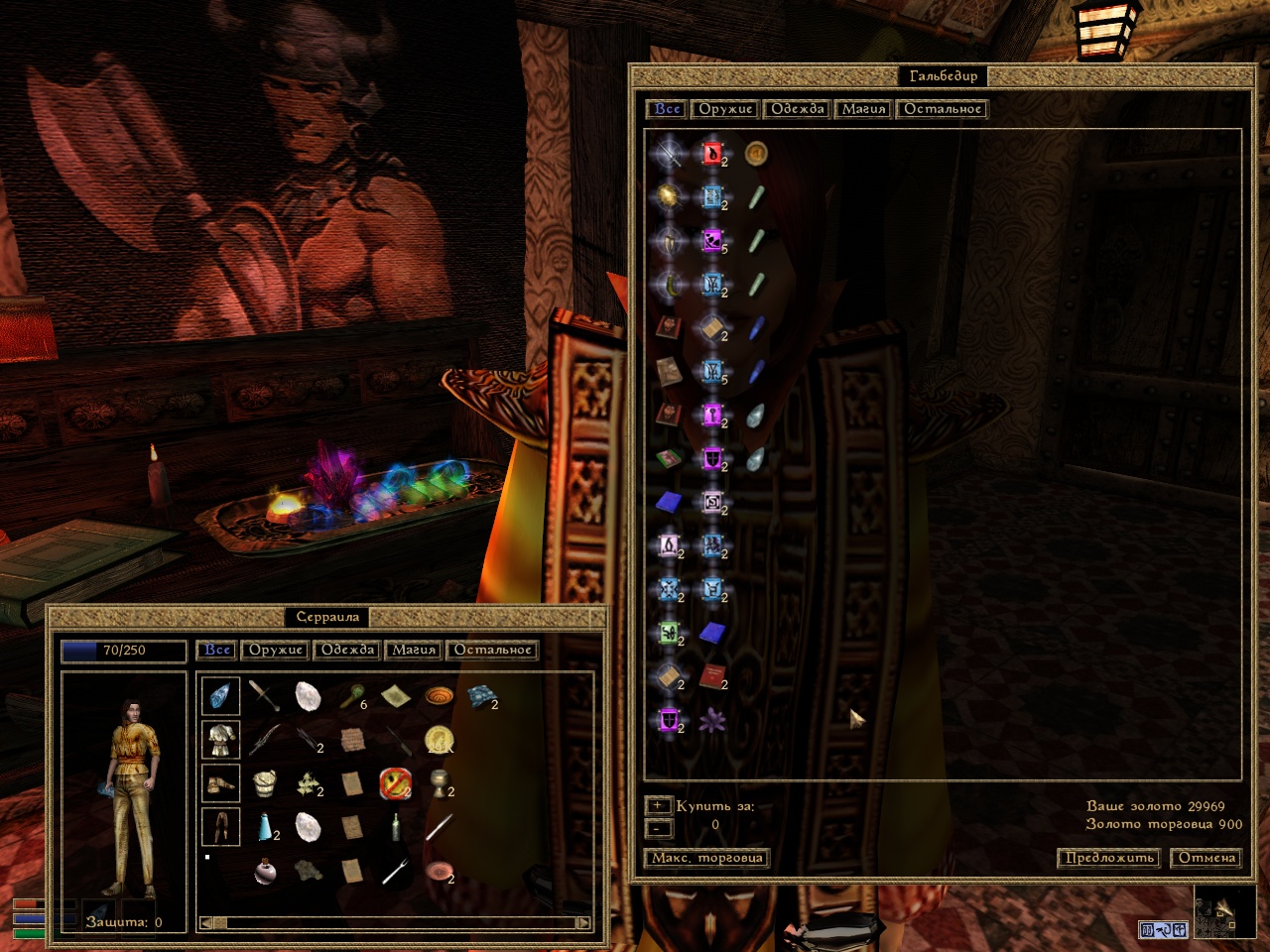
Task: Select the gold coin stack in inventory
Action: (x=439, y=739)
